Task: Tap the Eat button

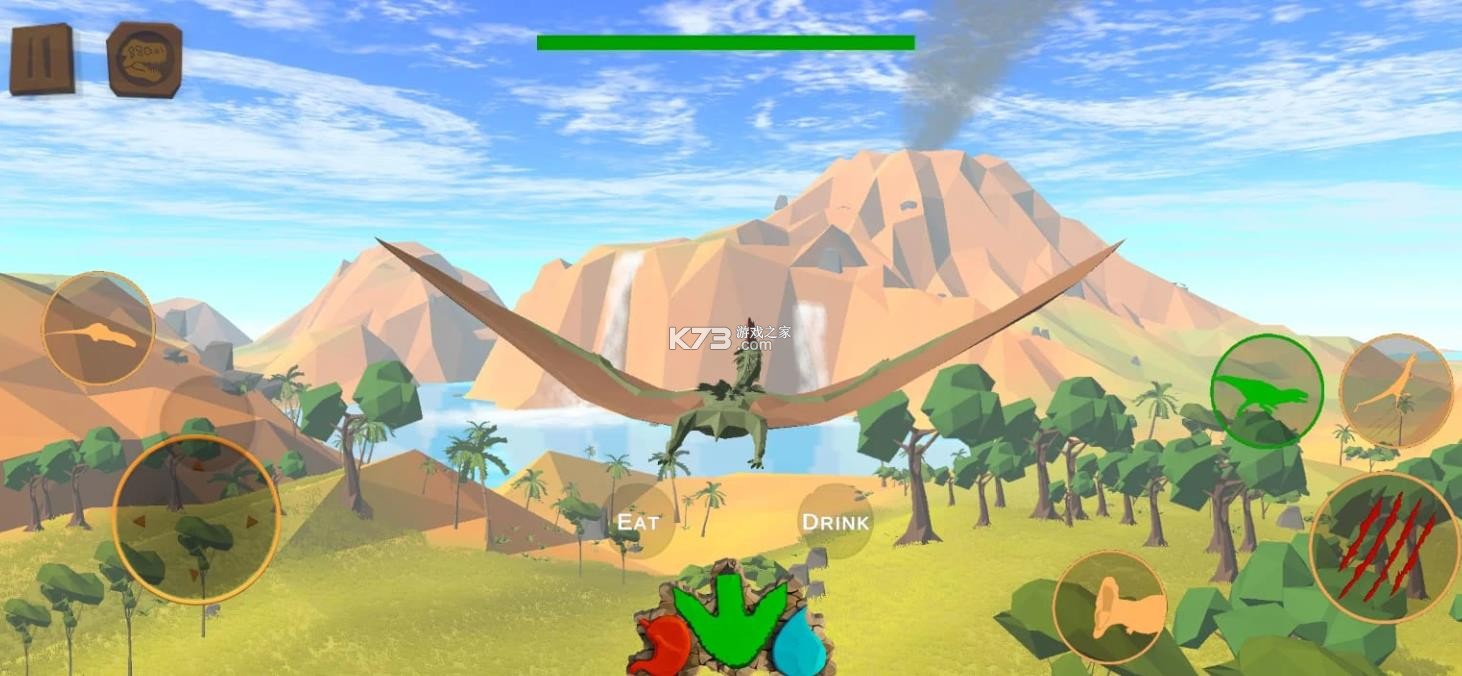Action: 638,521
